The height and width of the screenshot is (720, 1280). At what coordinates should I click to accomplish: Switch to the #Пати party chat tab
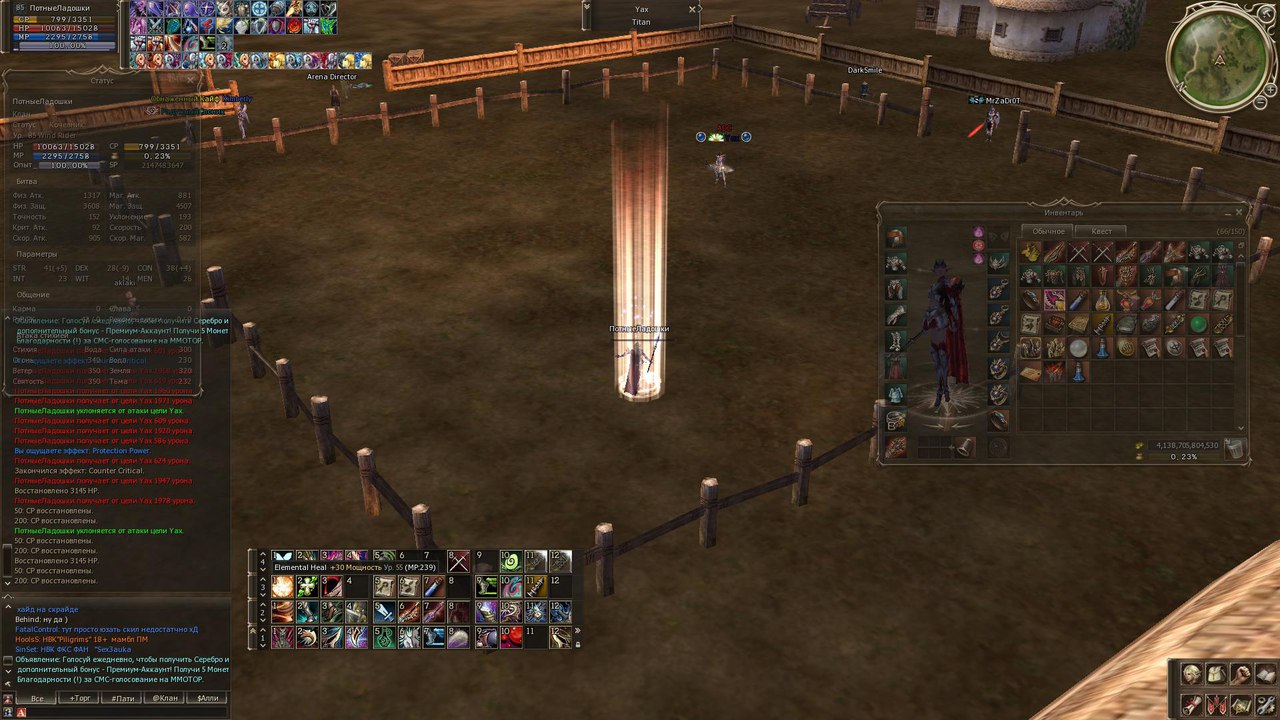[x=122, y=698]
